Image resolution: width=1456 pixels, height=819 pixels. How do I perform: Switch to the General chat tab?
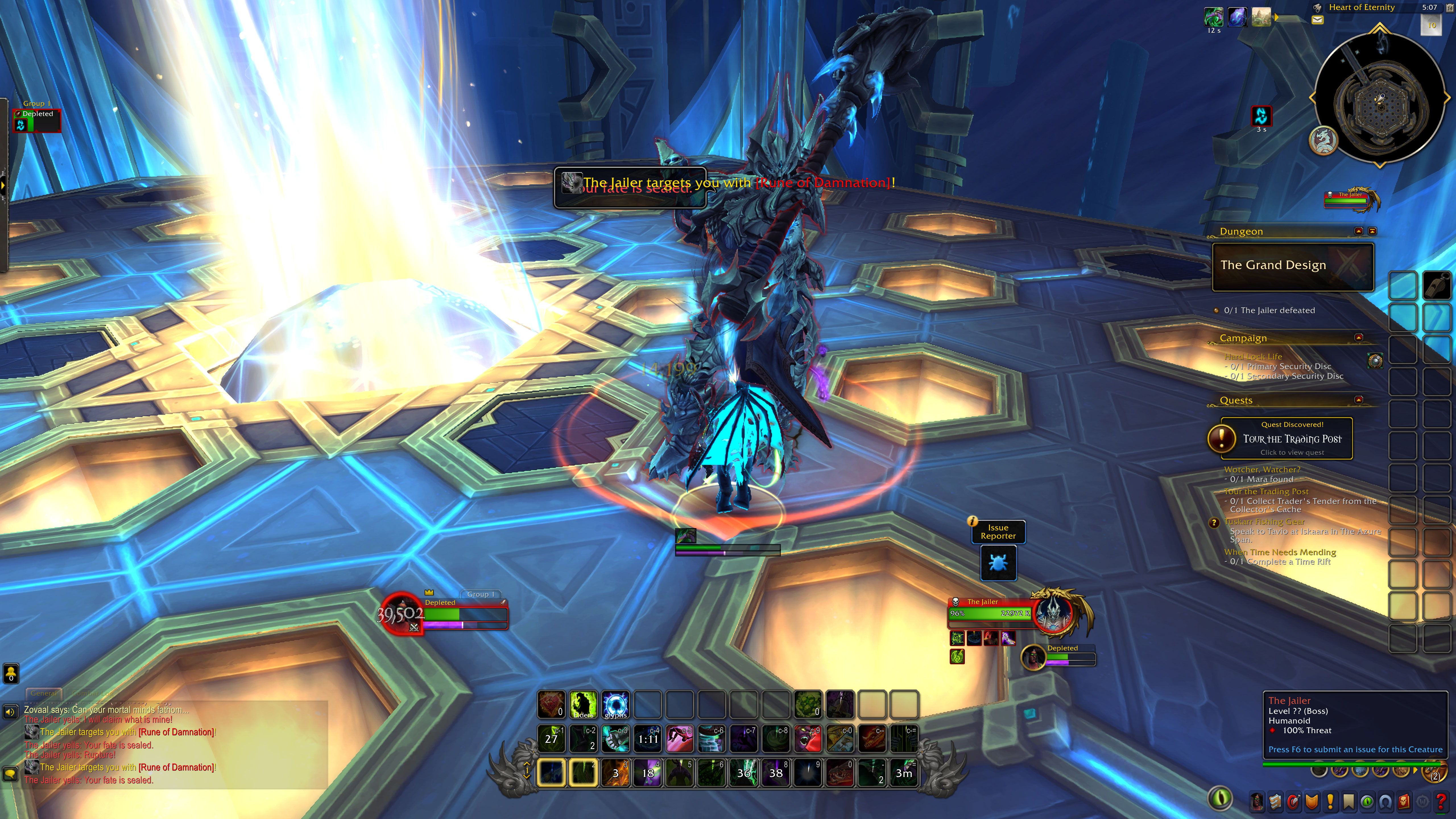point(44,693)
